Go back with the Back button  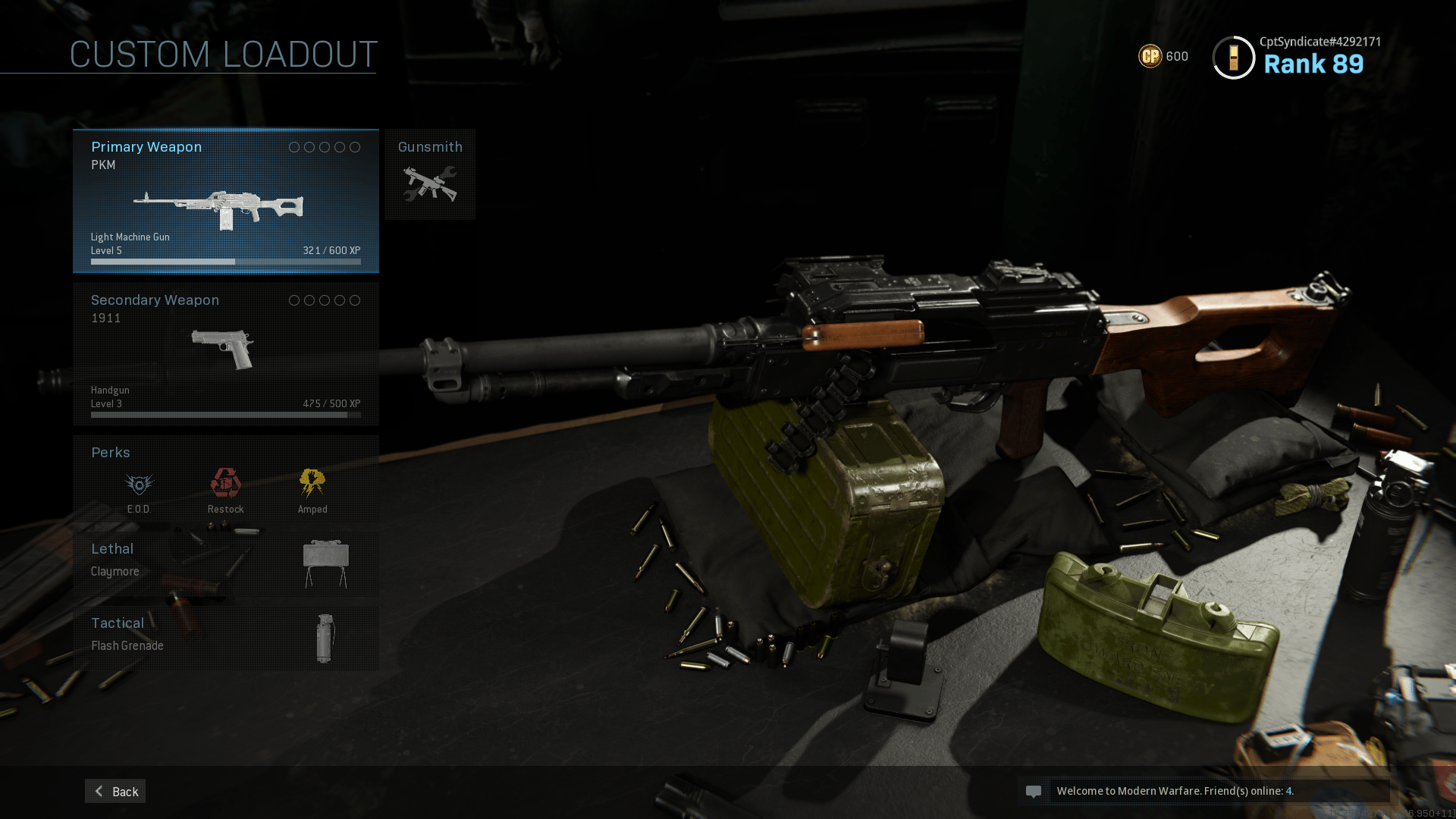pos(115,791)
